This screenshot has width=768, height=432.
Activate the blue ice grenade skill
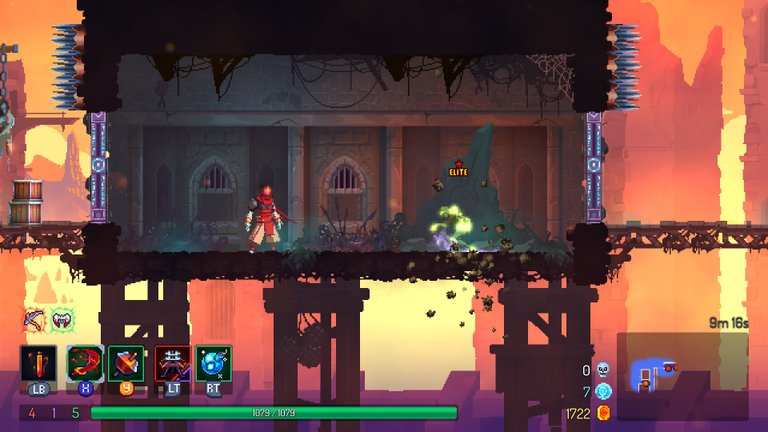(x=214, y=363)
